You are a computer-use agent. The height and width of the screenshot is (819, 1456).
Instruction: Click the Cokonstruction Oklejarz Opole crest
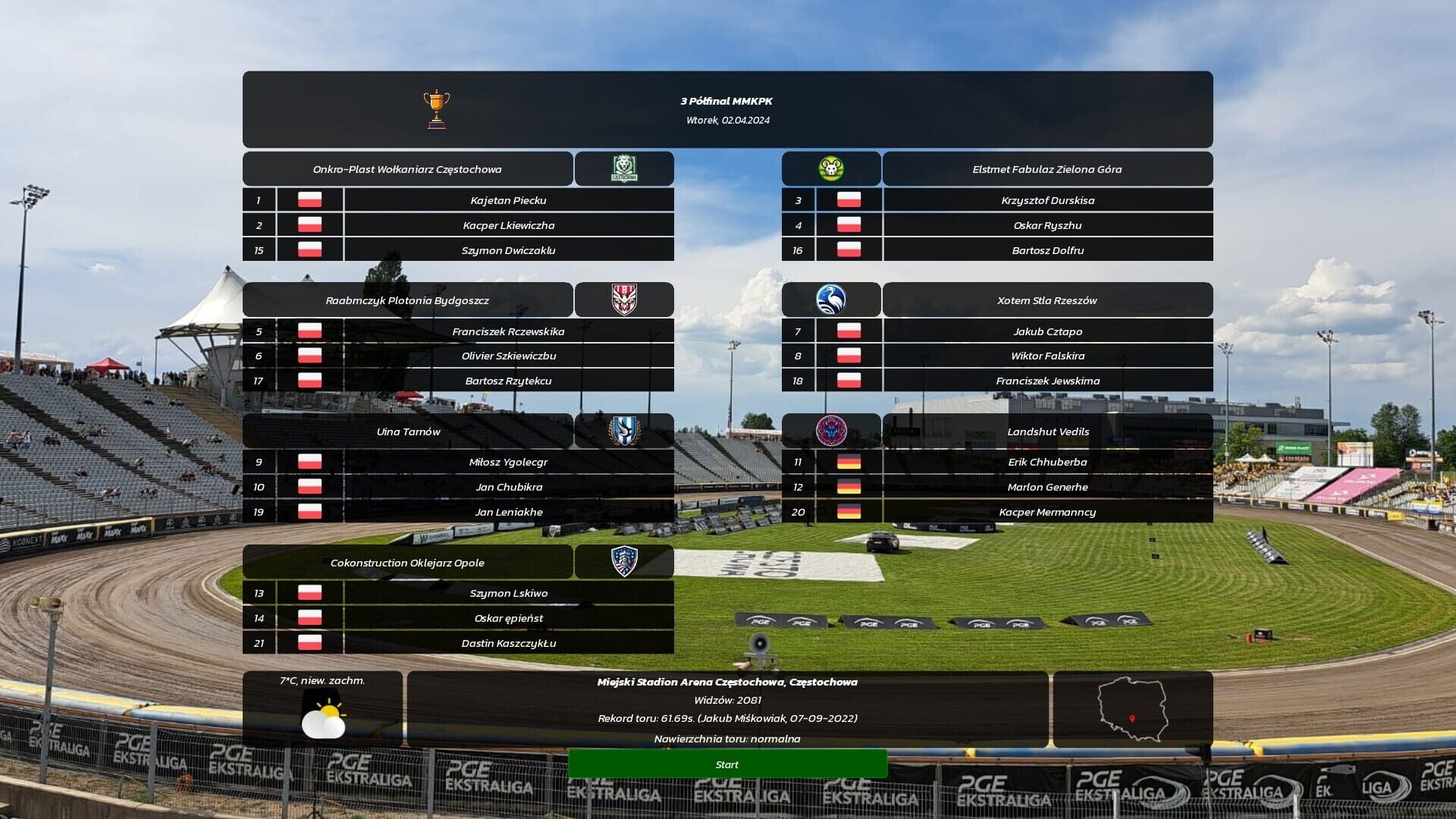click(x=623, y=561)
